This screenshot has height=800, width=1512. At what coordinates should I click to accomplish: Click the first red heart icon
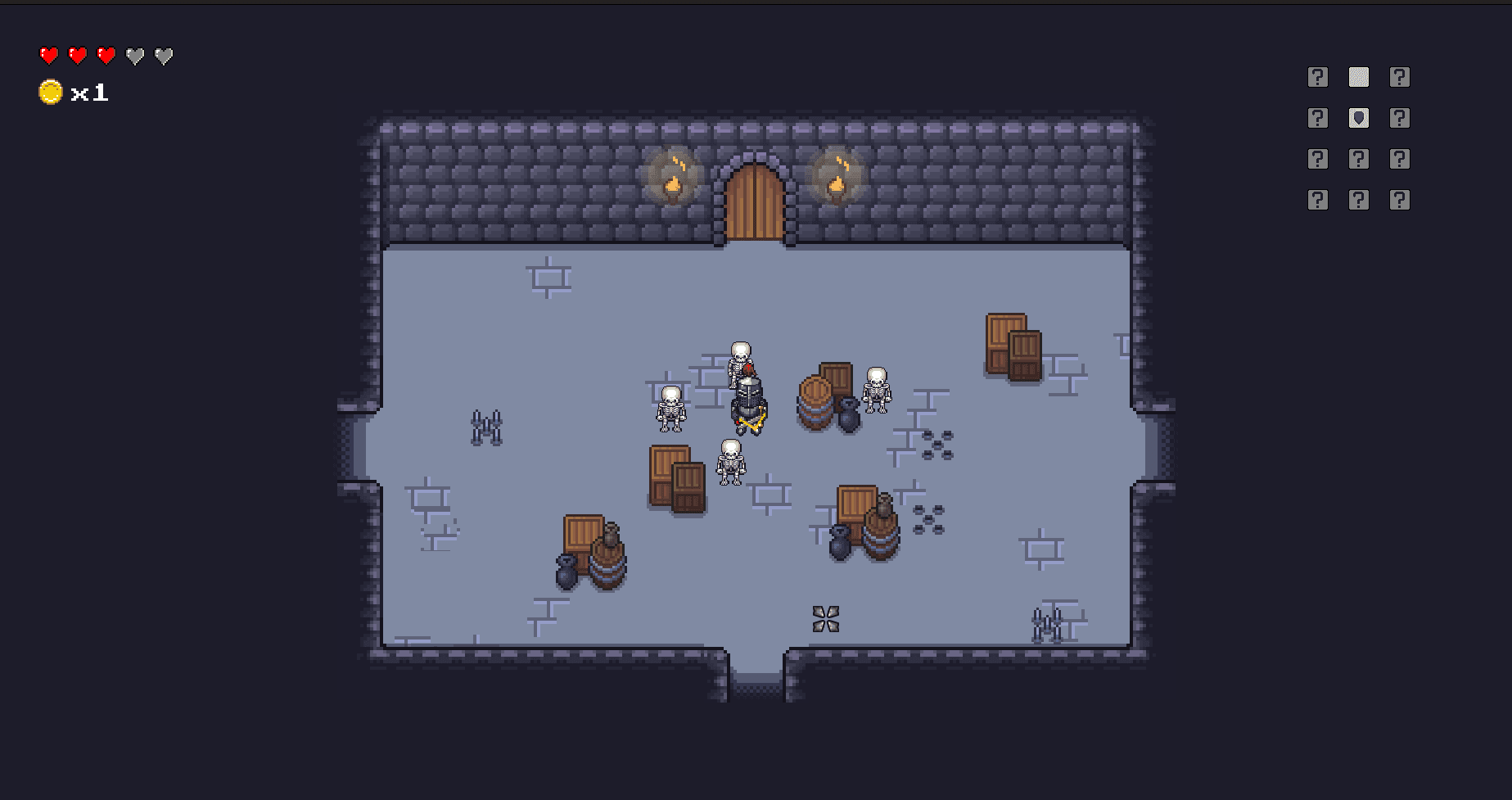pyautogui.click(x=48, y=56)
